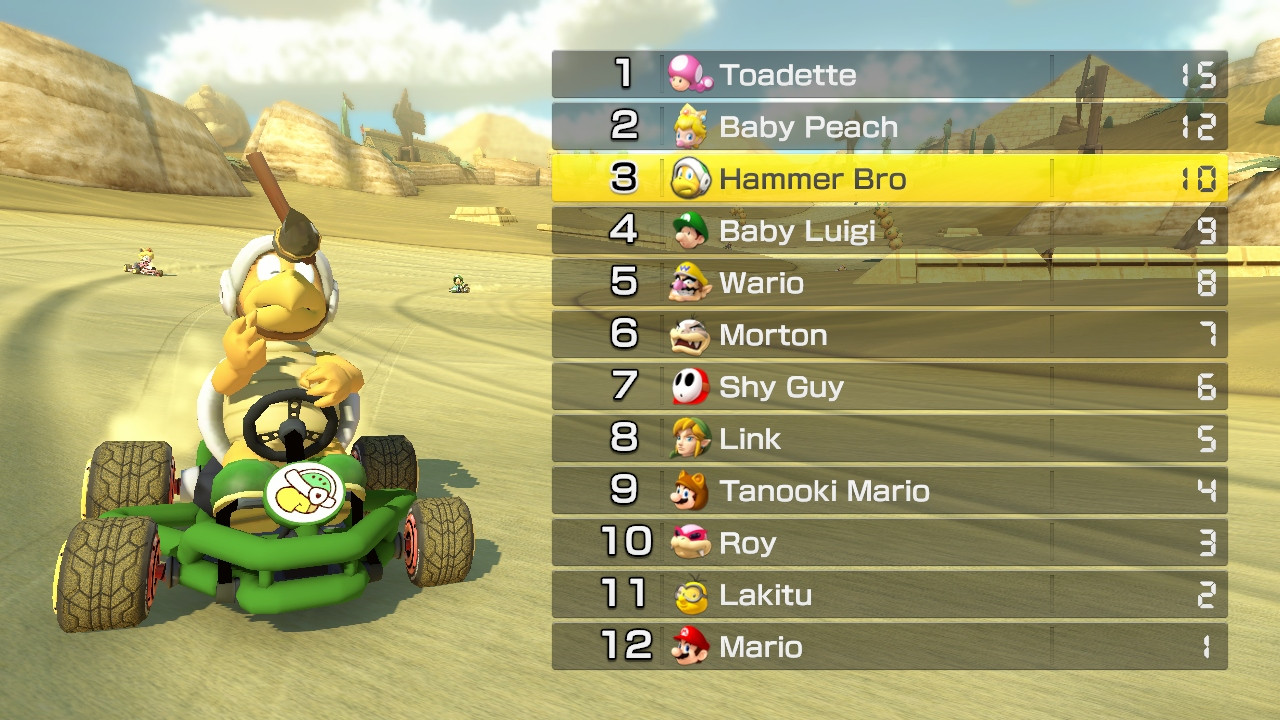Click Baby Peach's row on the standings
The height and width of the screenshot is (720, 1280).
coord(890,126)
